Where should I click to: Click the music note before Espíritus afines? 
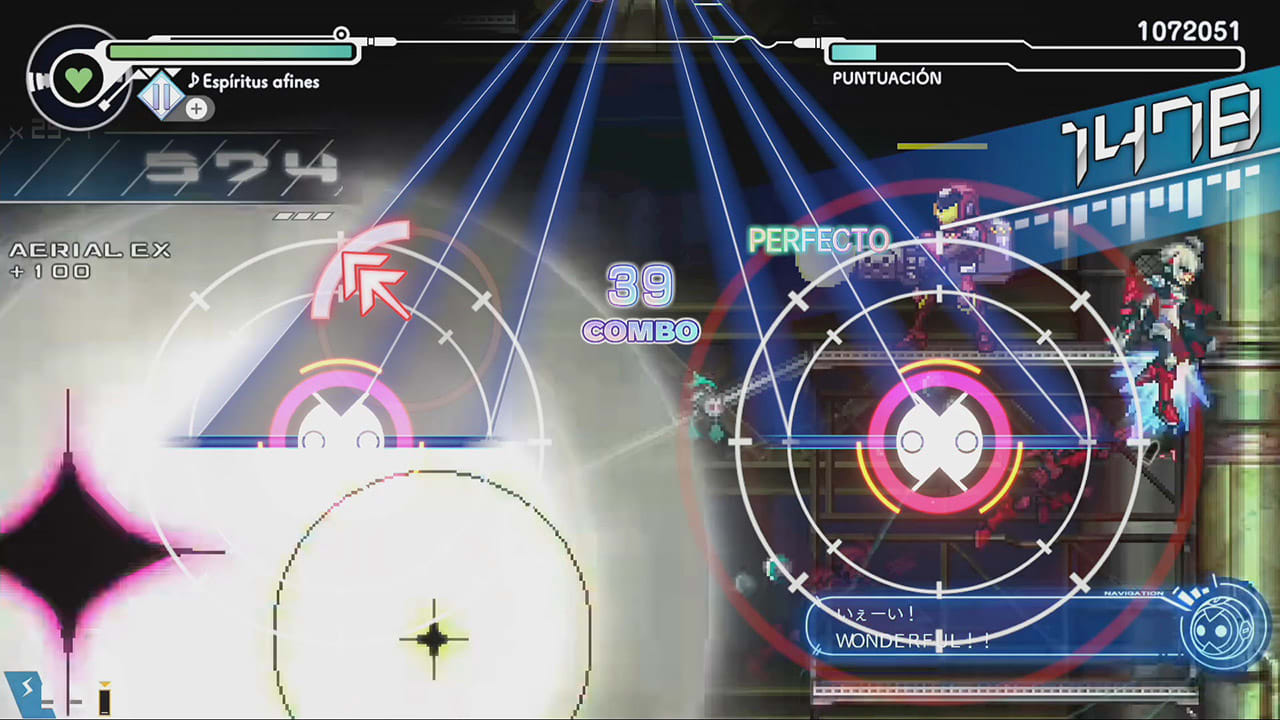(x=194, y=81)
